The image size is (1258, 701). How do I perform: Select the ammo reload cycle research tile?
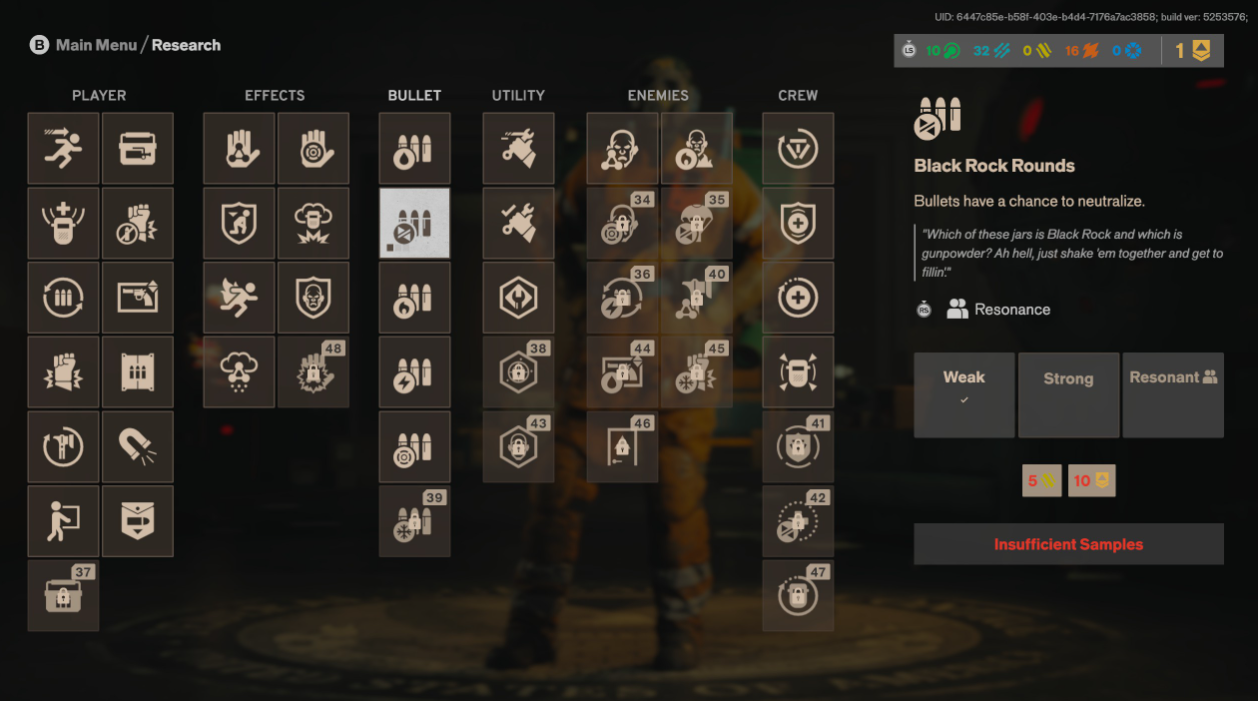63,297
